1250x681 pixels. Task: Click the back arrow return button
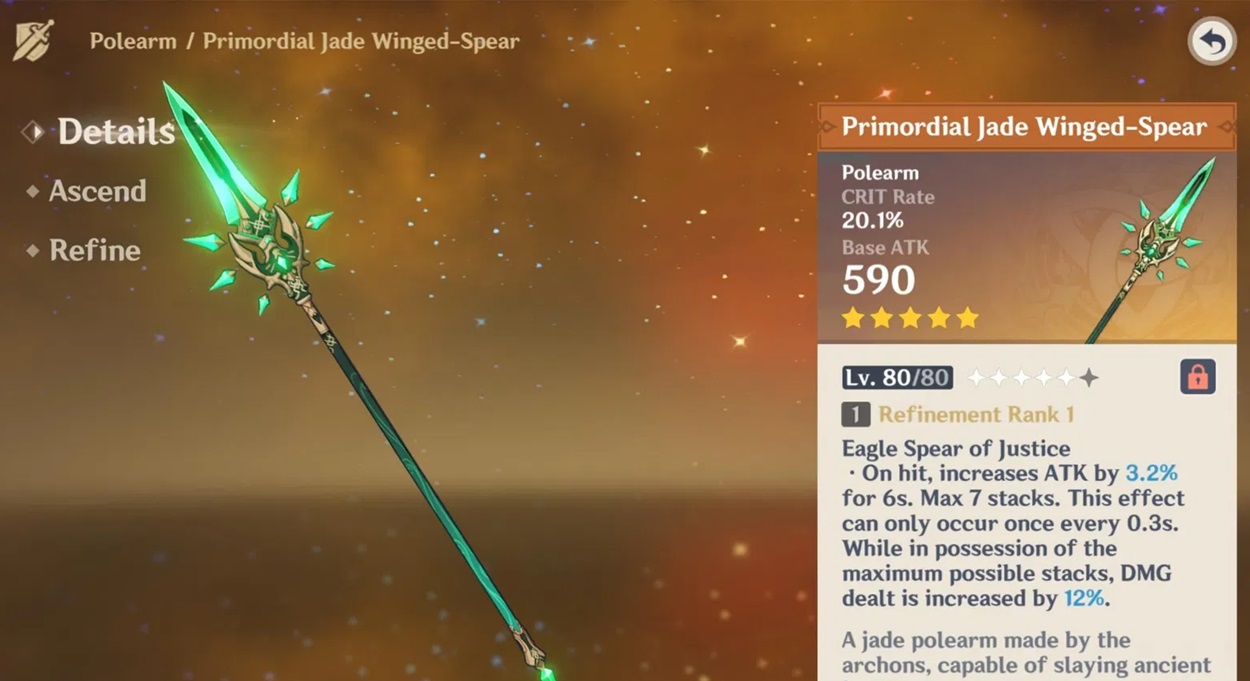[1212, 43]
